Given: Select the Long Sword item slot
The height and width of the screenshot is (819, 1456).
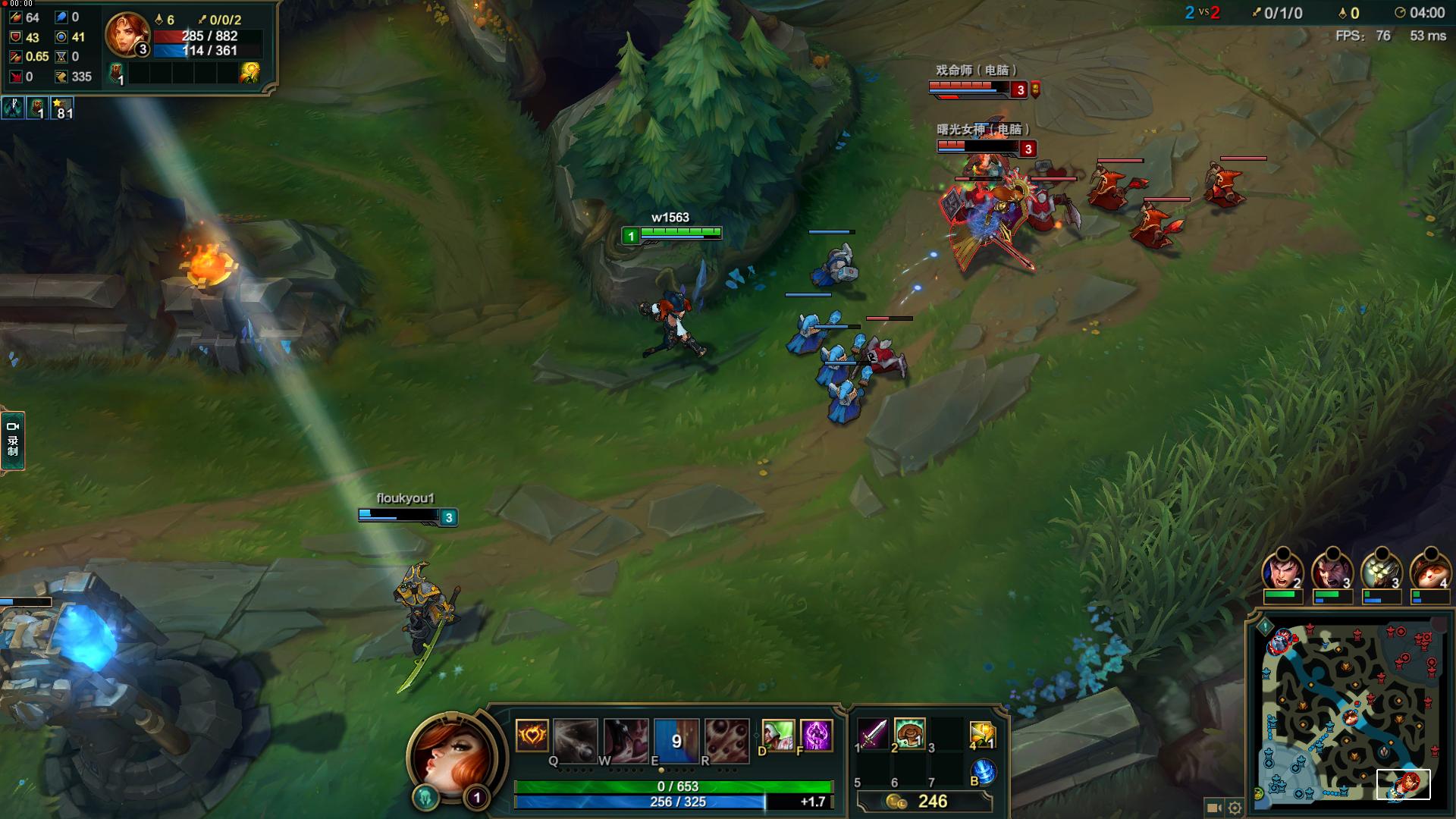Looking at the screenshot, I should pos(873,734).
